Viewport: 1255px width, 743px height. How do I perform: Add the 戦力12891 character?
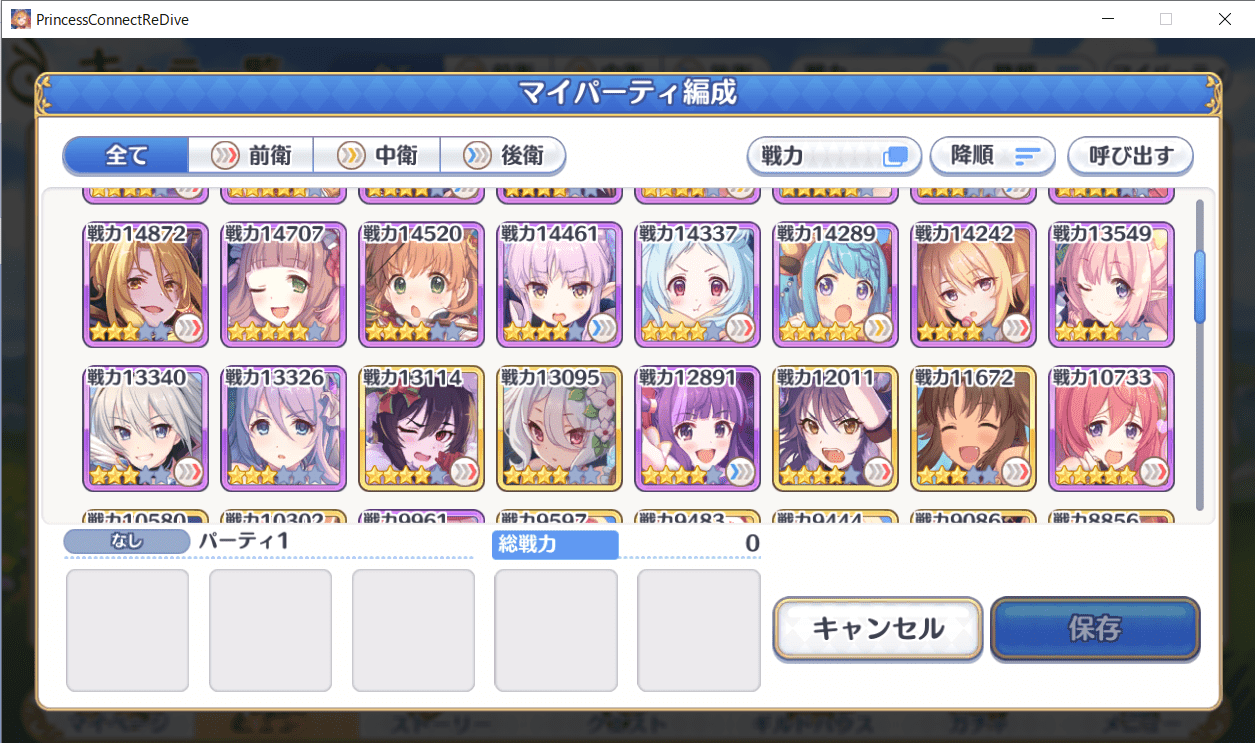tap(698, 429)
